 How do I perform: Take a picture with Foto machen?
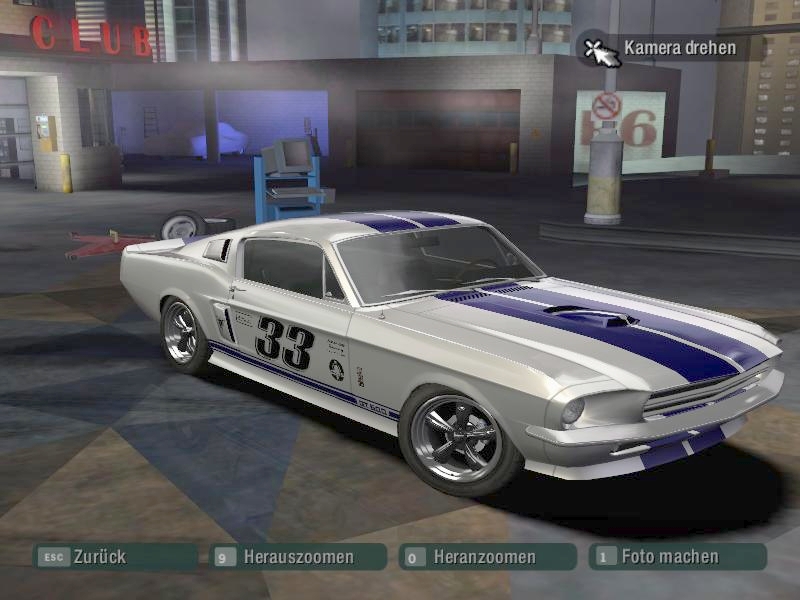tap(677, 557)
